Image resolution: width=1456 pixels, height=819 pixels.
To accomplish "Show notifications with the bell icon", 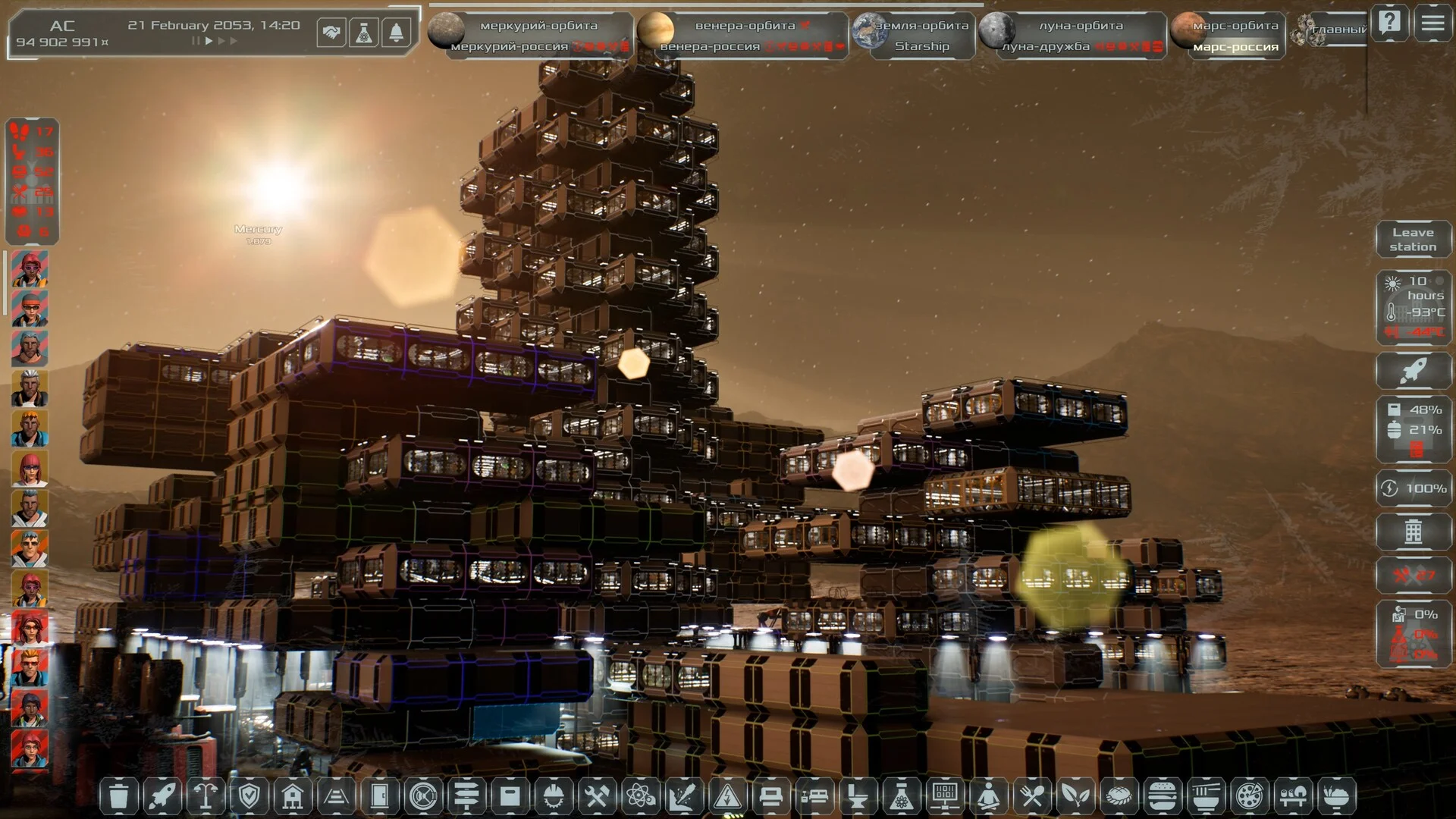I will pos(396,33).
